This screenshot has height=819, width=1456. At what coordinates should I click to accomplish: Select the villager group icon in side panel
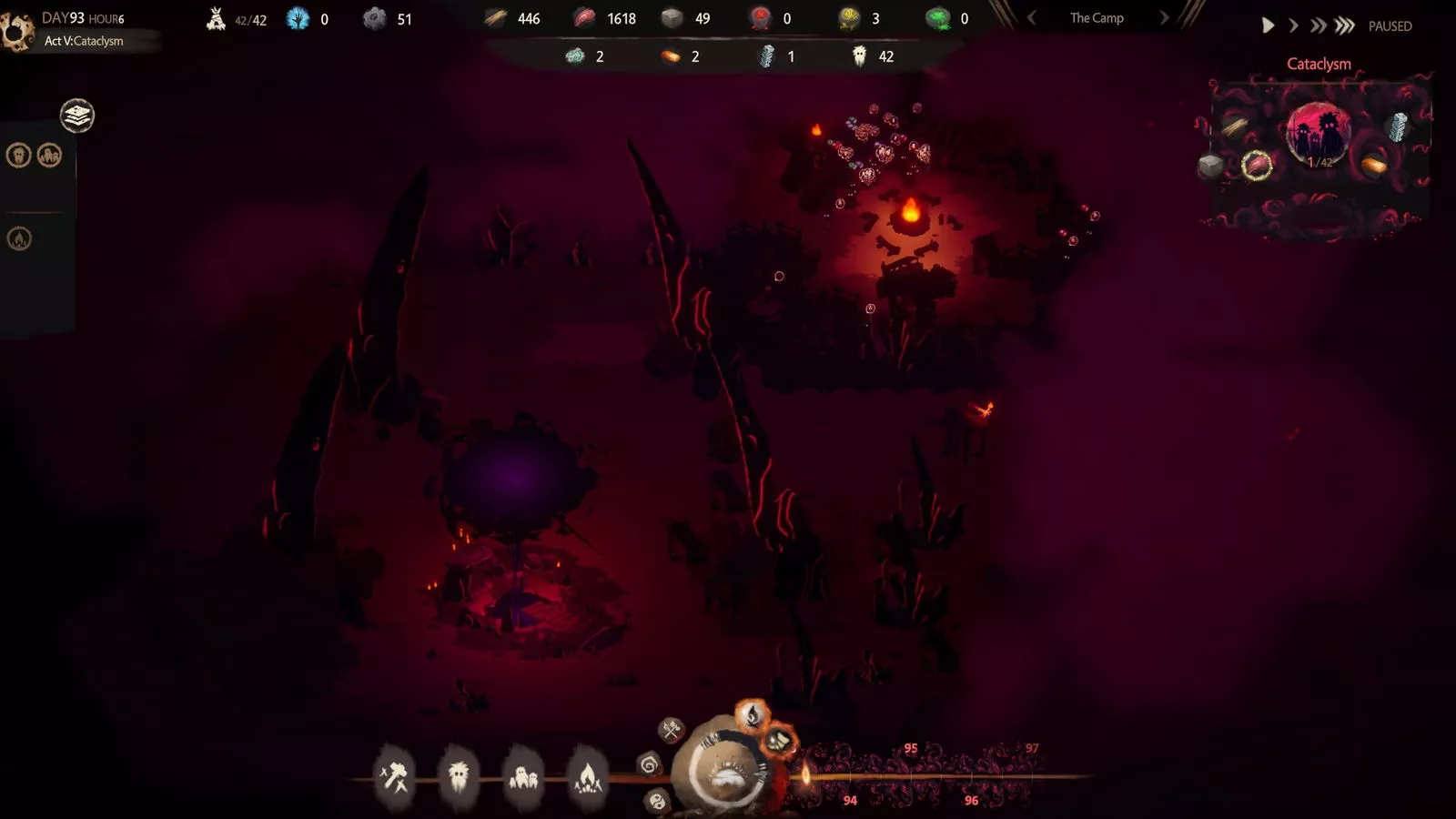click(49, 156)
